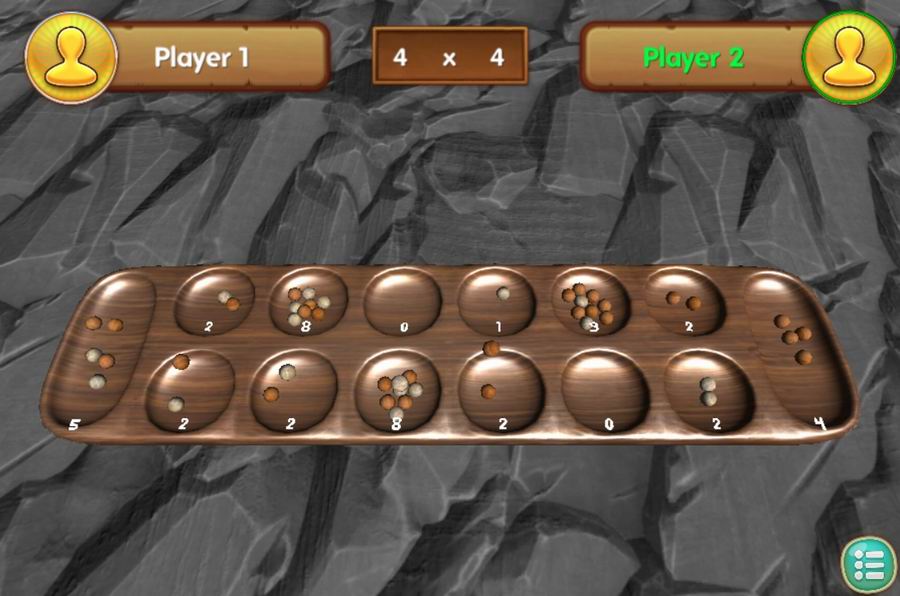
Task: Select the upper-row pit labeled 8
Action: [x=308, y=302]
